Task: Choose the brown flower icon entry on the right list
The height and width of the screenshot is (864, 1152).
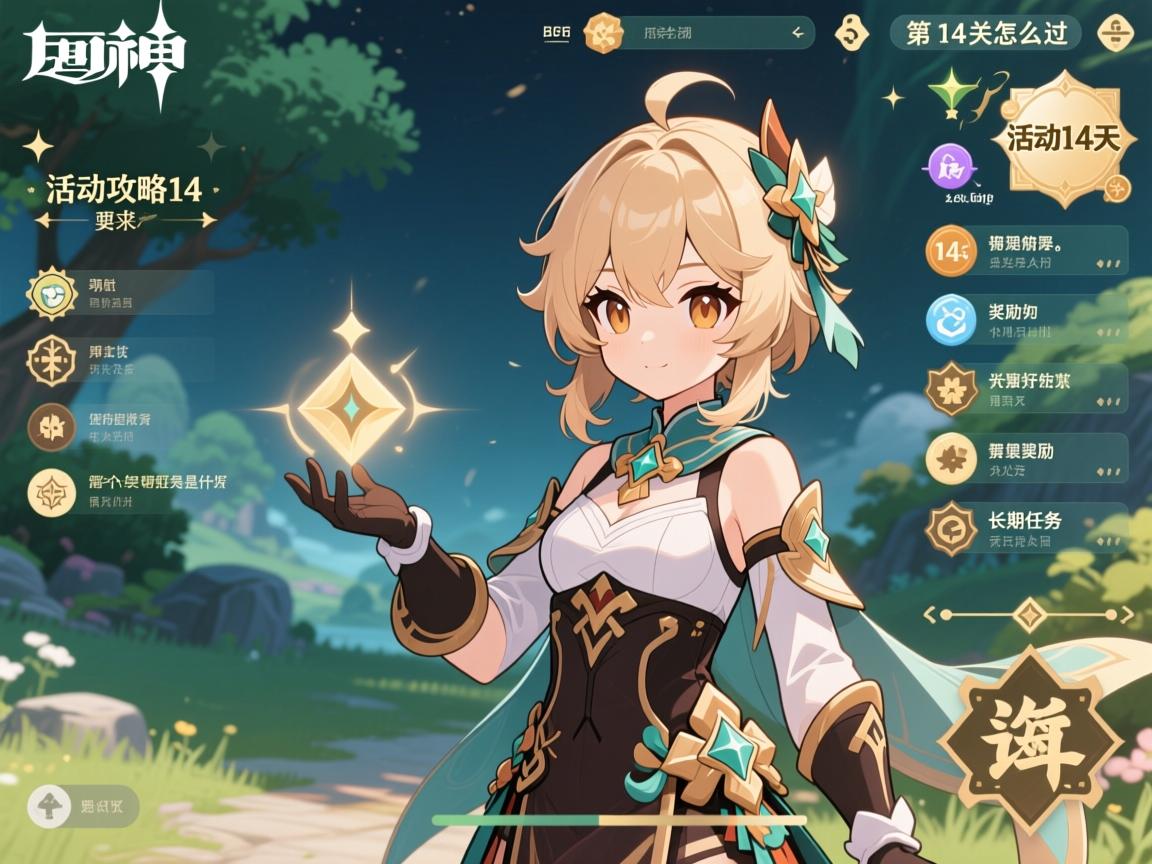Action: tap(1027, 389)
